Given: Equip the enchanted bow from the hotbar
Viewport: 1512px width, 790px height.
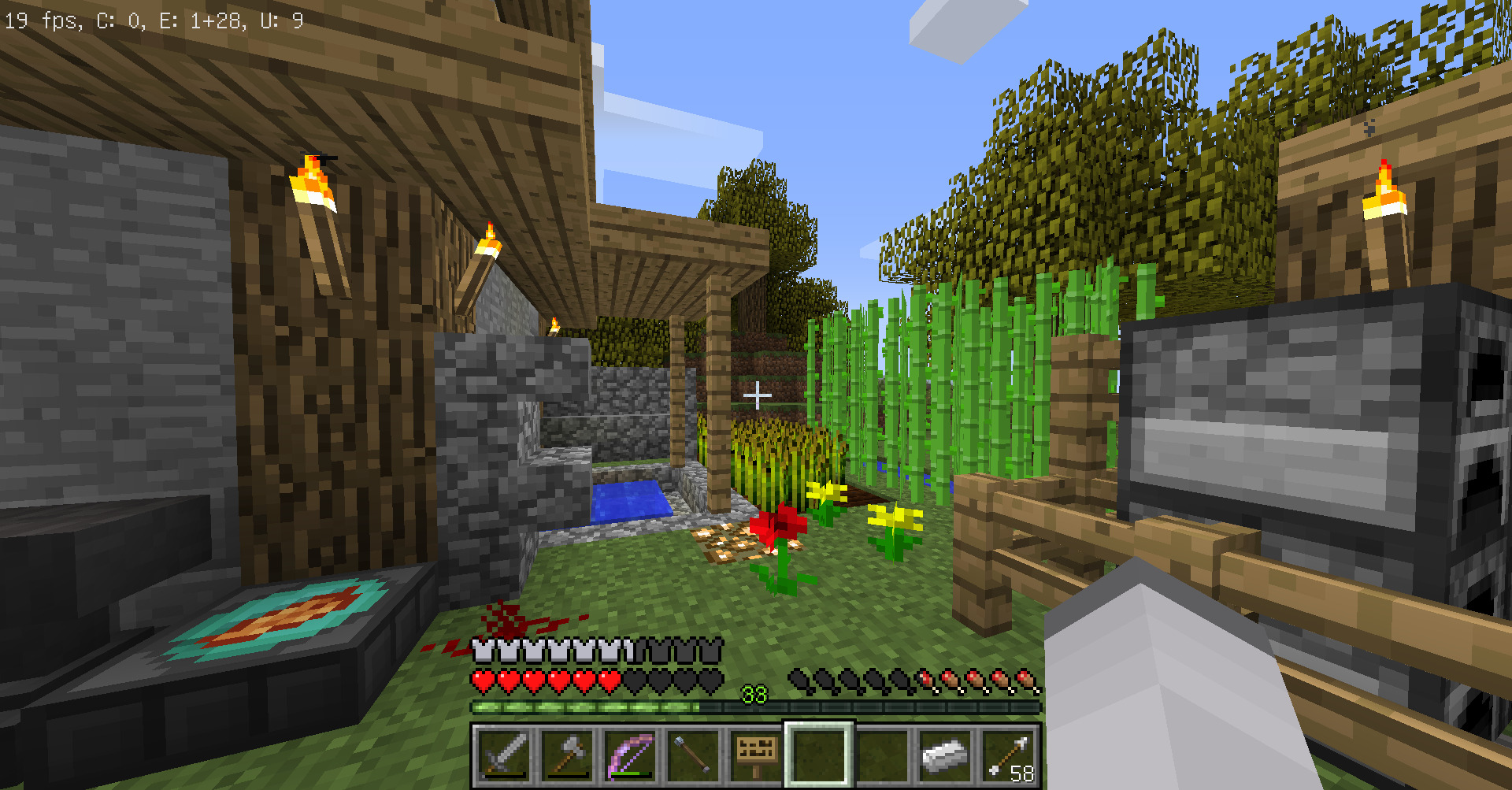Looking at the screenshot, I should pos(630,755).
